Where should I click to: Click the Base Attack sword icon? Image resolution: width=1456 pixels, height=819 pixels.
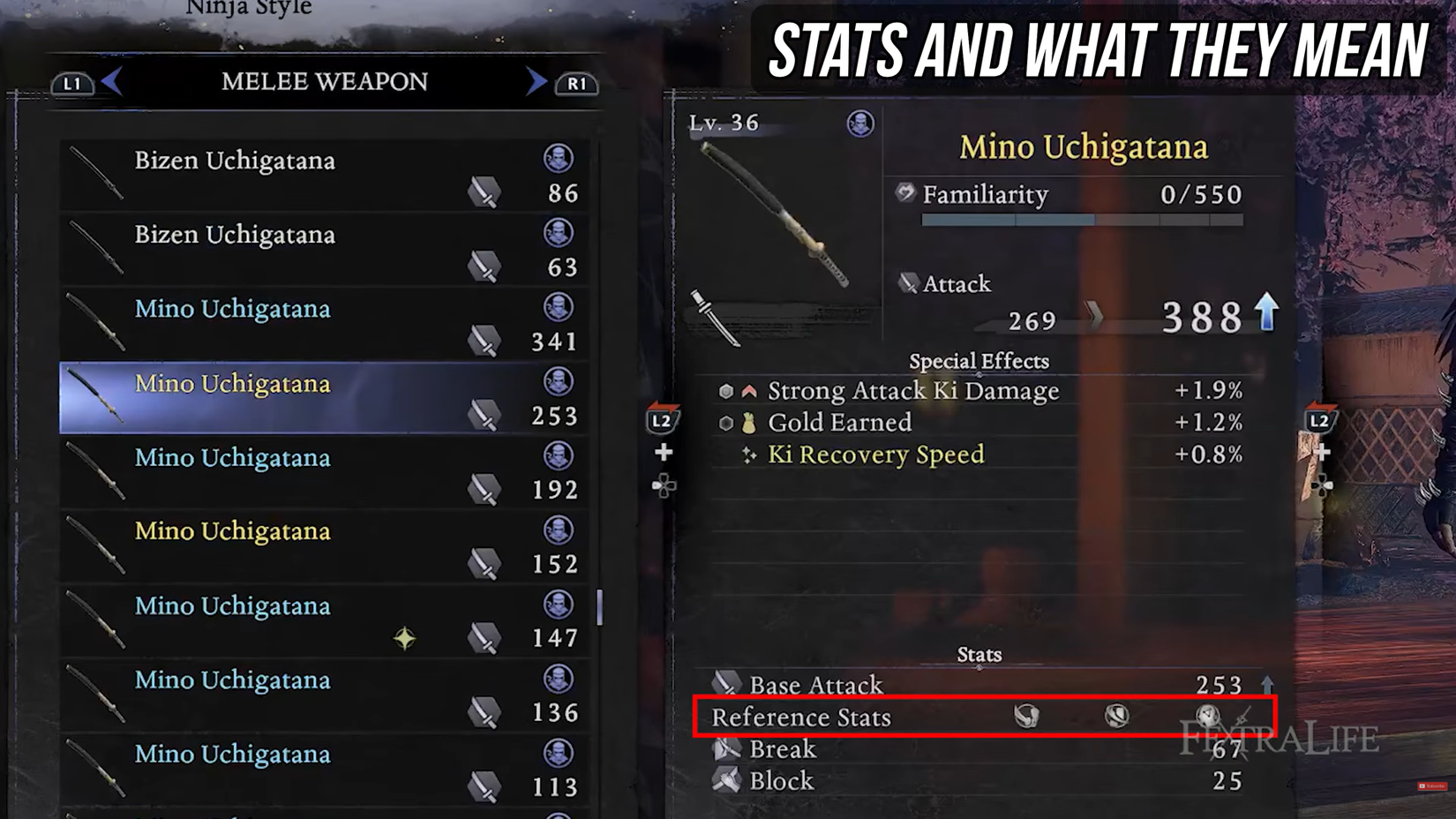tap(725, 684)
